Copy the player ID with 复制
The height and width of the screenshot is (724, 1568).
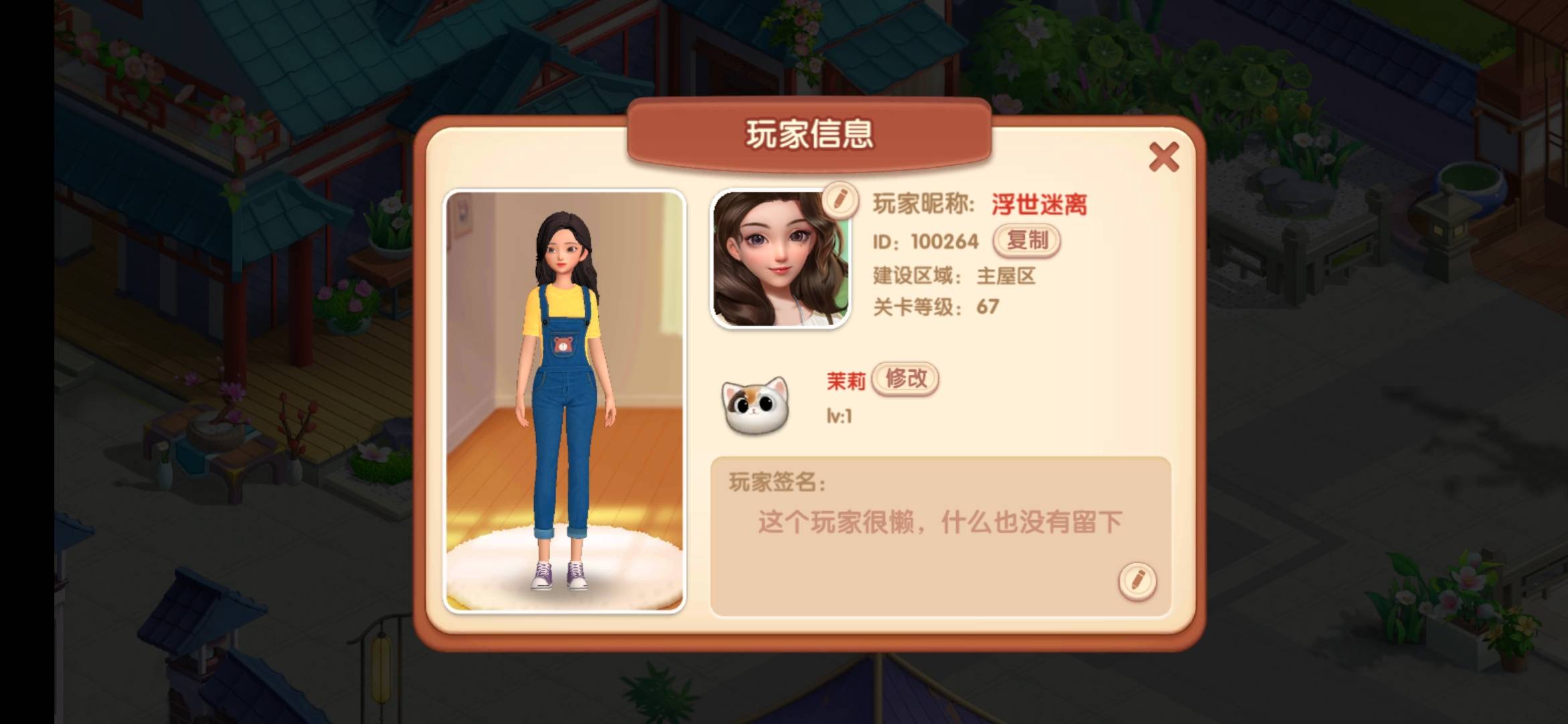[x=1027, y=240]
